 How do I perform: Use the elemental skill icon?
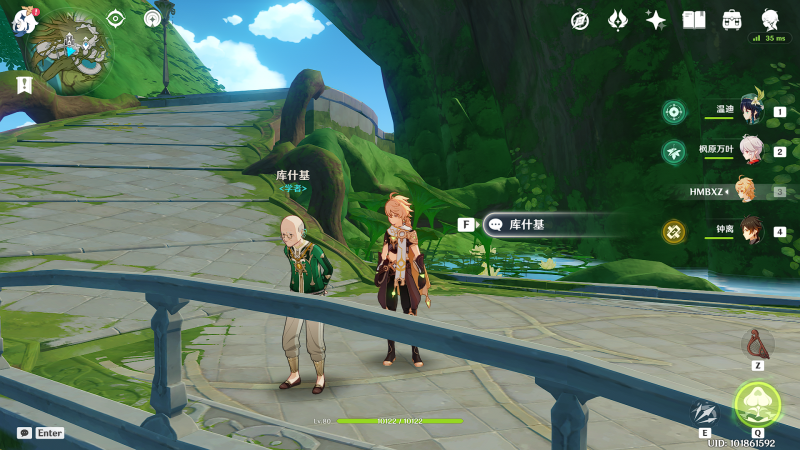click(705, 413)
